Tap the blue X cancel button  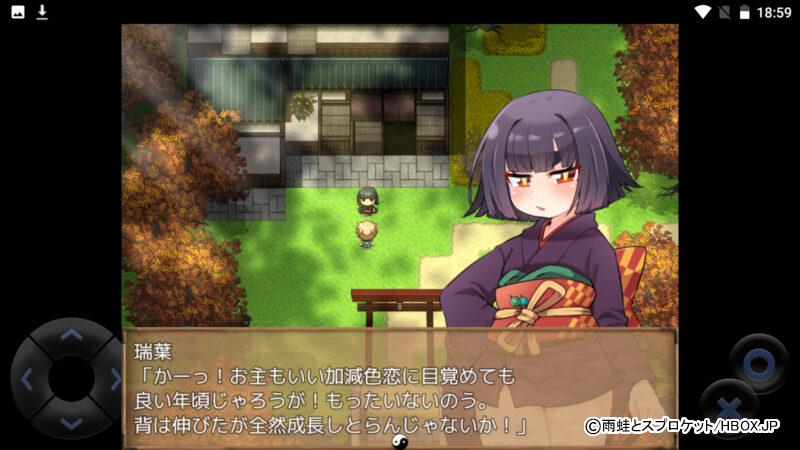[x=729, y=407]
